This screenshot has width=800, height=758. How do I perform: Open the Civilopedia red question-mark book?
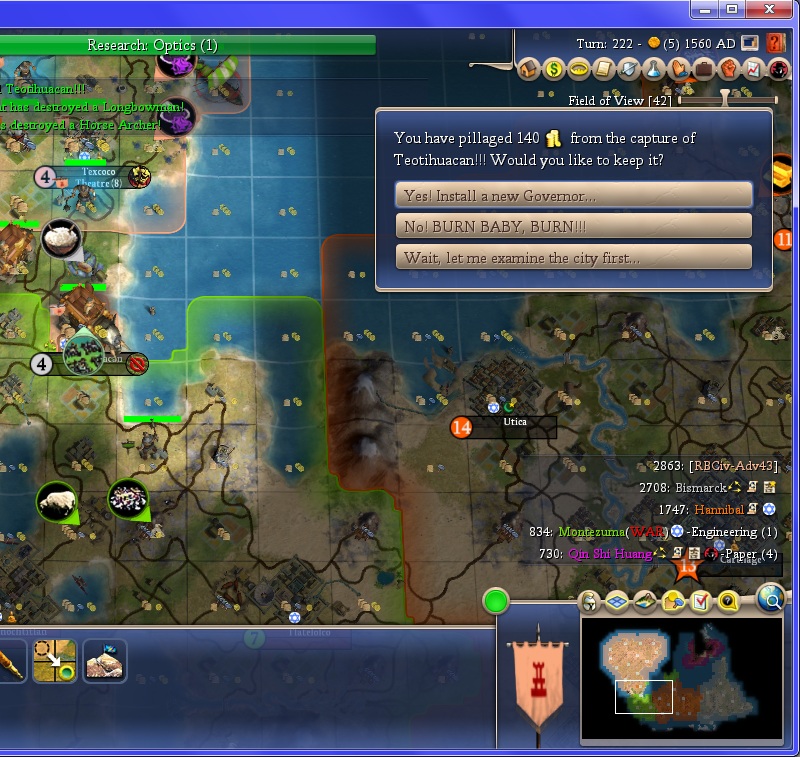tap(776, 44)
